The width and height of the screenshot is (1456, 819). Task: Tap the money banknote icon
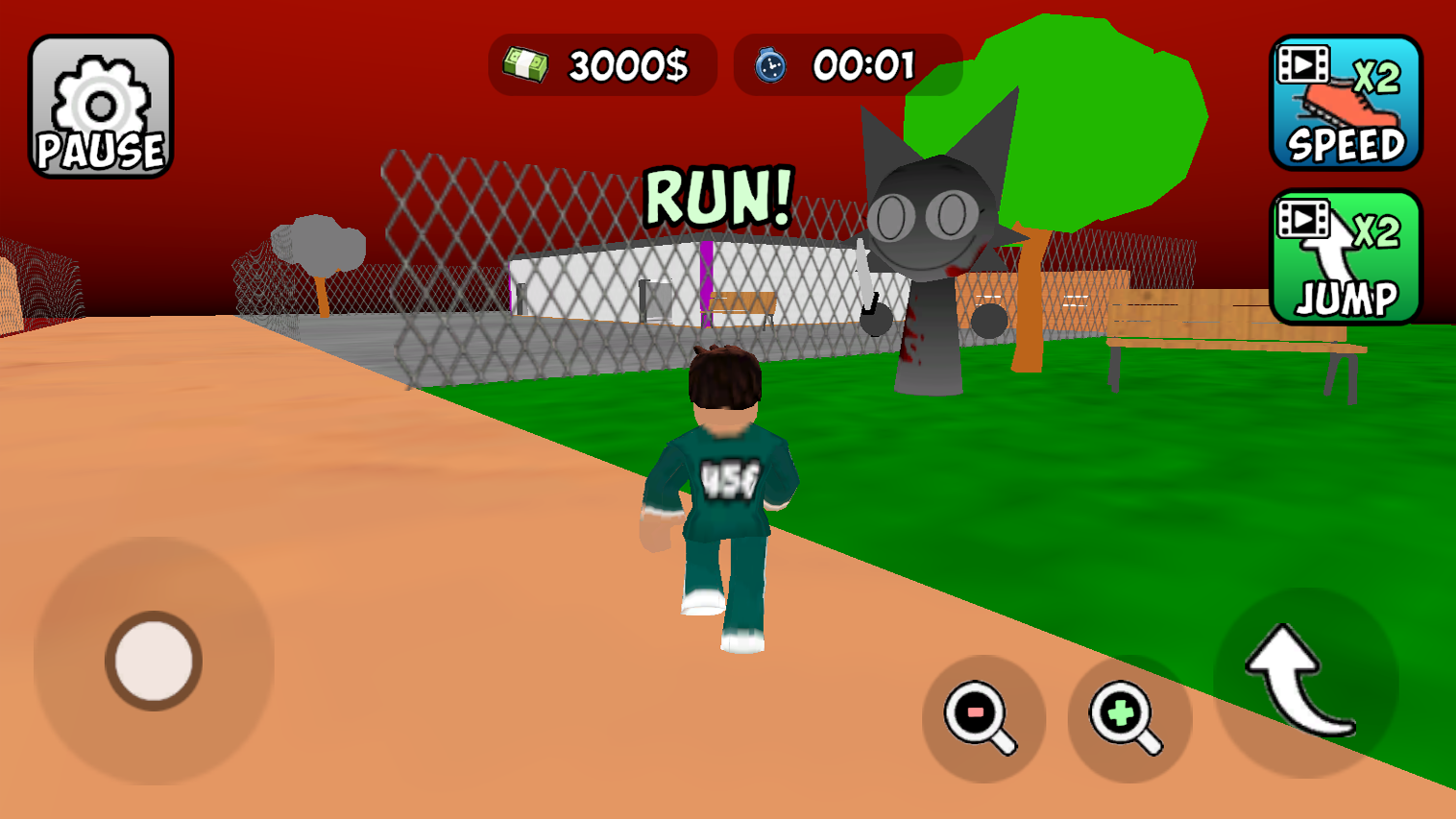[523, 65]
